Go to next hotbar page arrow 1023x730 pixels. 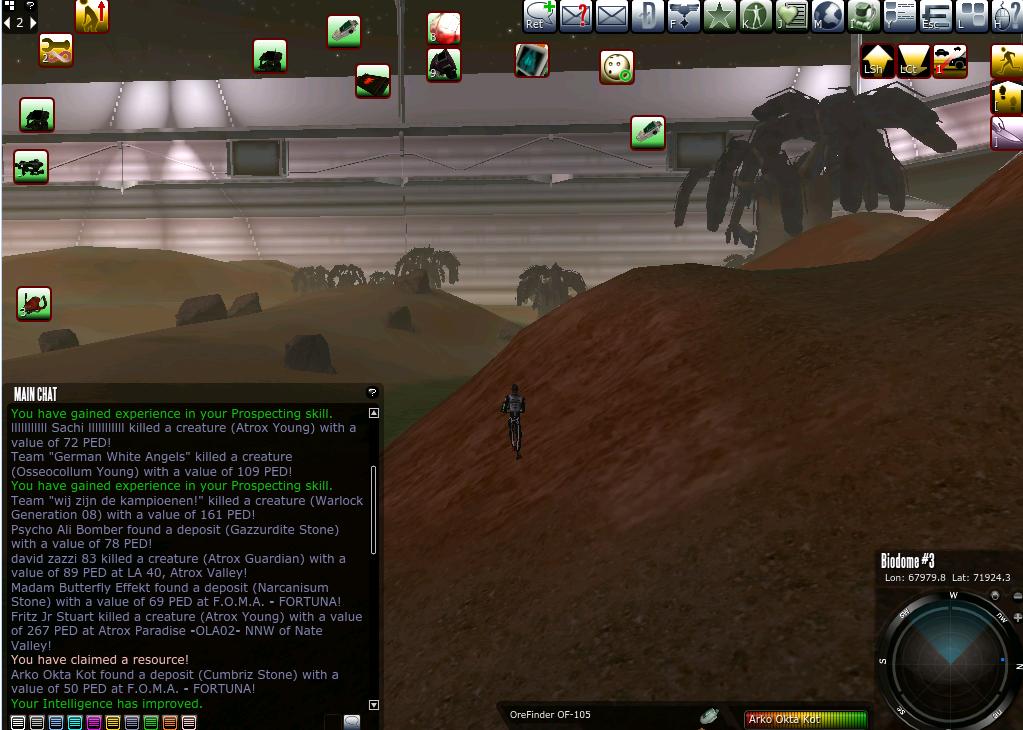click(33, 23)
